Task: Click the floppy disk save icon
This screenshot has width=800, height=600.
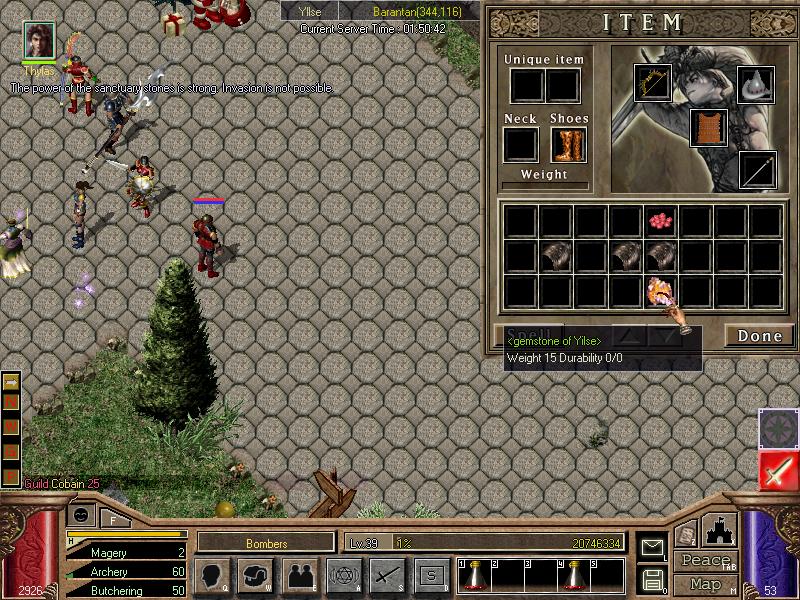Action: (x=651, y=578)
